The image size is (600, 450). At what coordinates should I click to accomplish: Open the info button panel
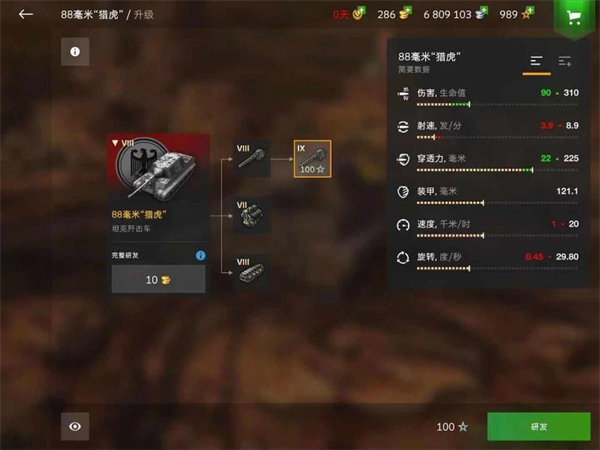75,51
